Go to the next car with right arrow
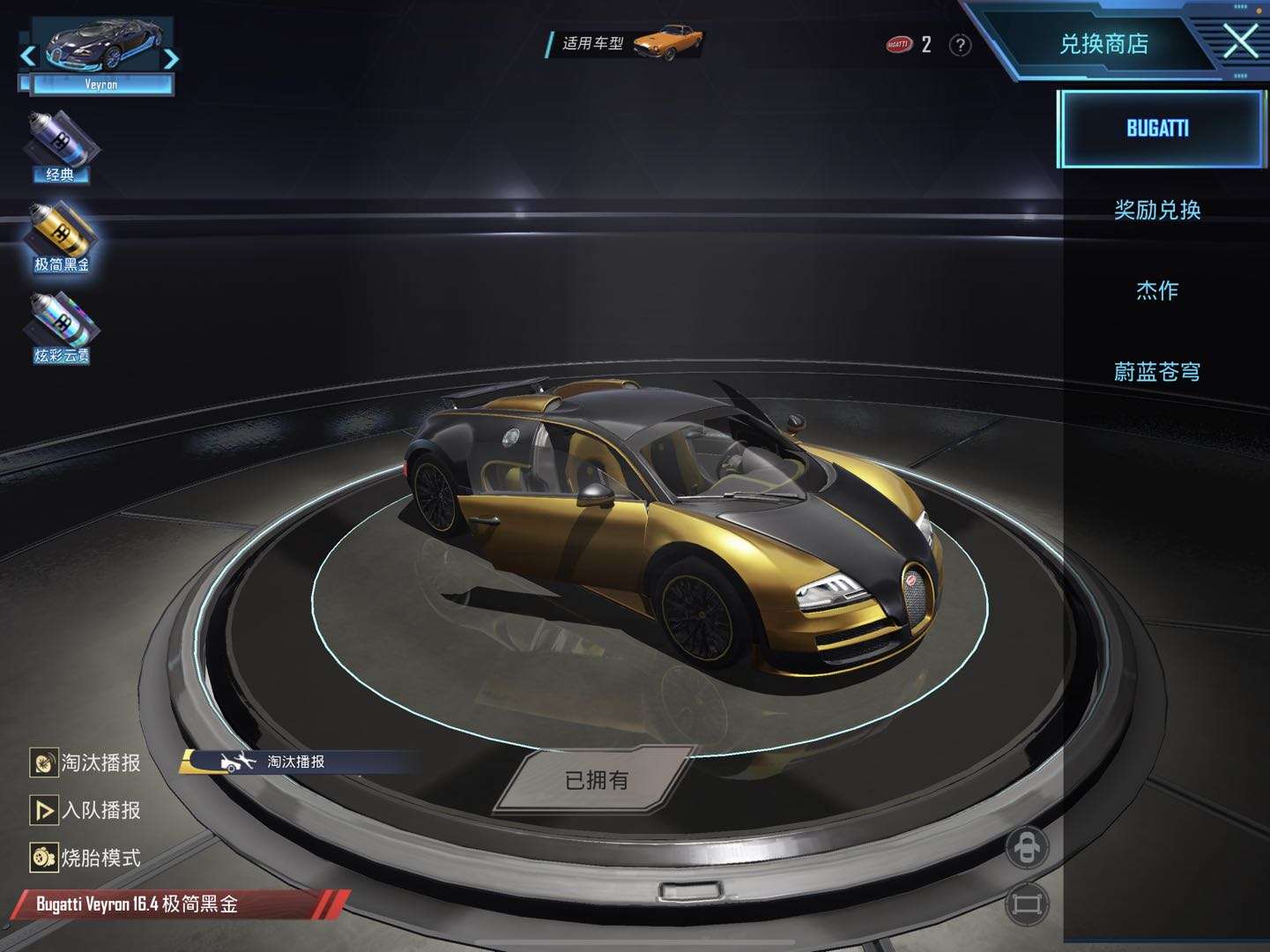The width and height of the screenshot is (1270, 952). tap(171, 58)
